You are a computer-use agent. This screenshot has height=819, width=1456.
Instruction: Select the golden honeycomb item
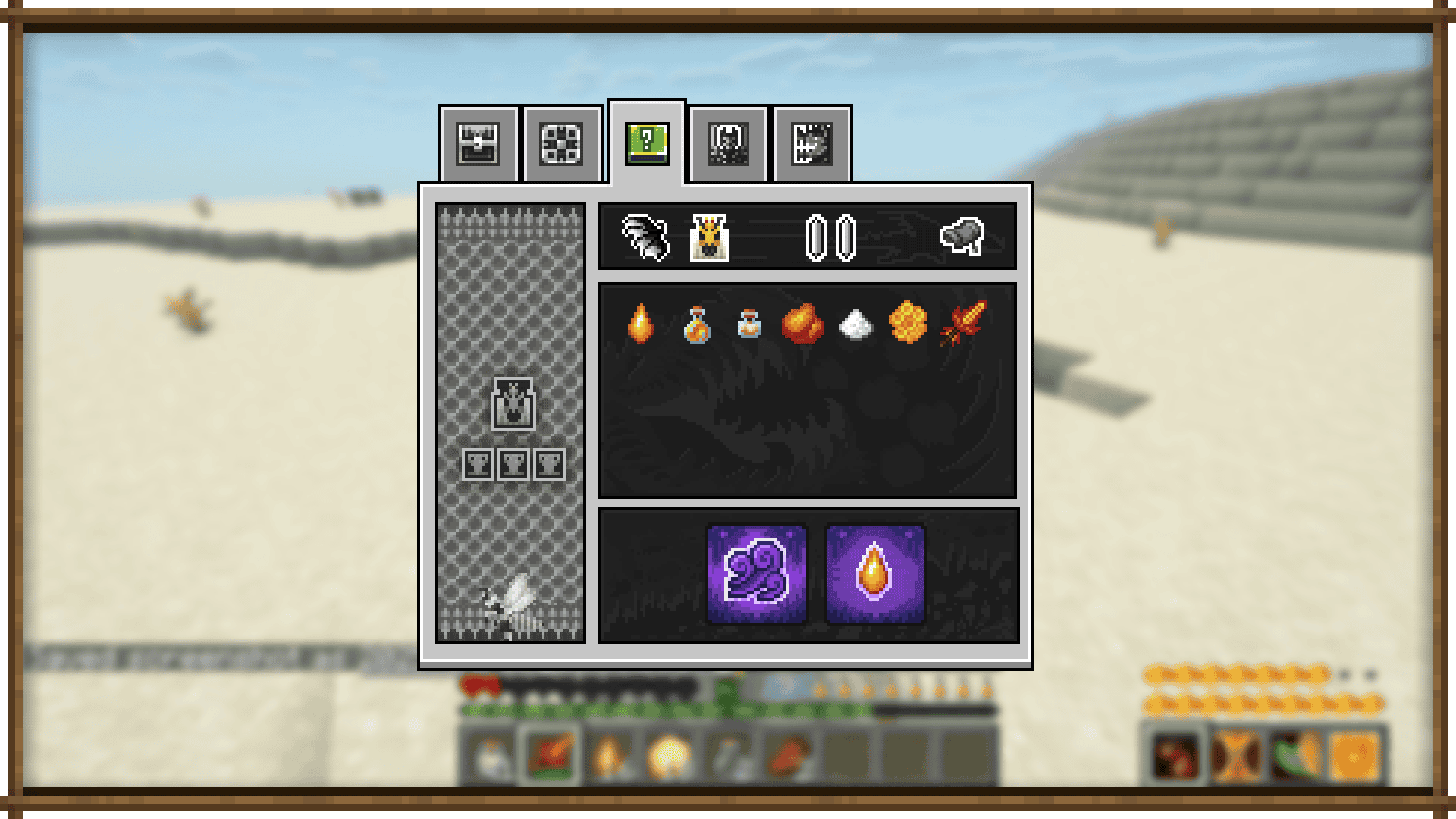click(x=908, y=323)
